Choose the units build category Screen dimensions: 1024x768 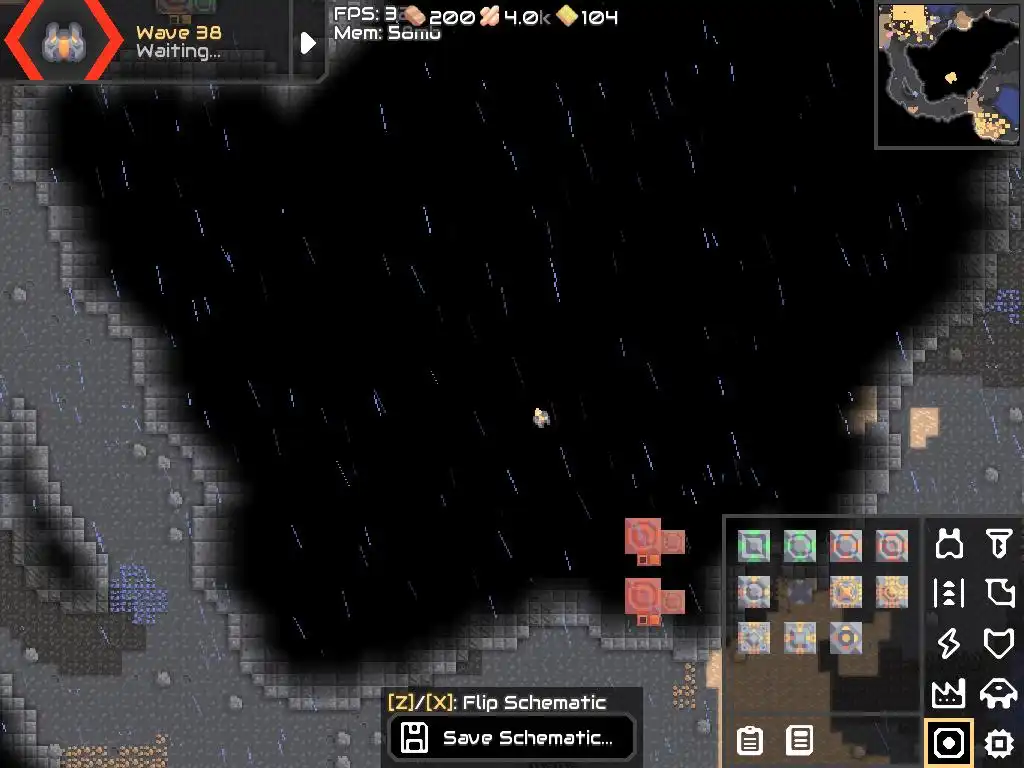click(x=998, y=693)
